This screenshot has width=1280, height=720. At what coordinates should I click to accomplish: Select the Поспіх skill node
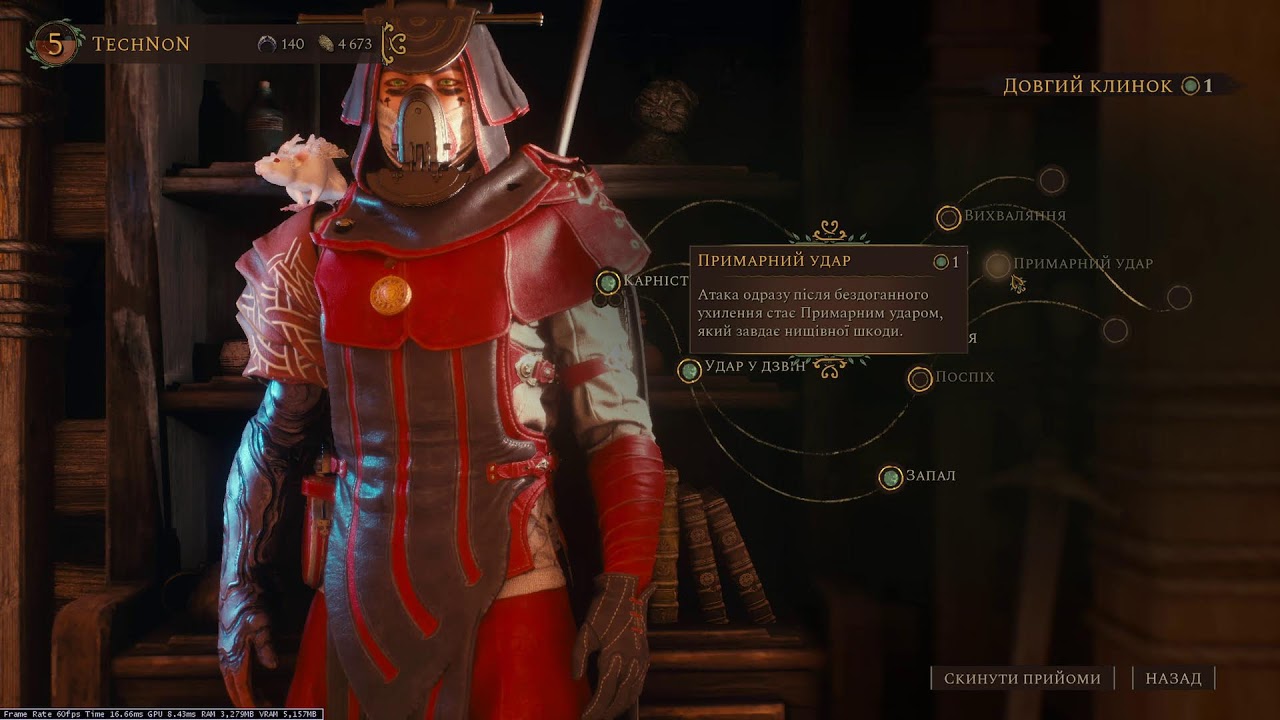[920, 378]
